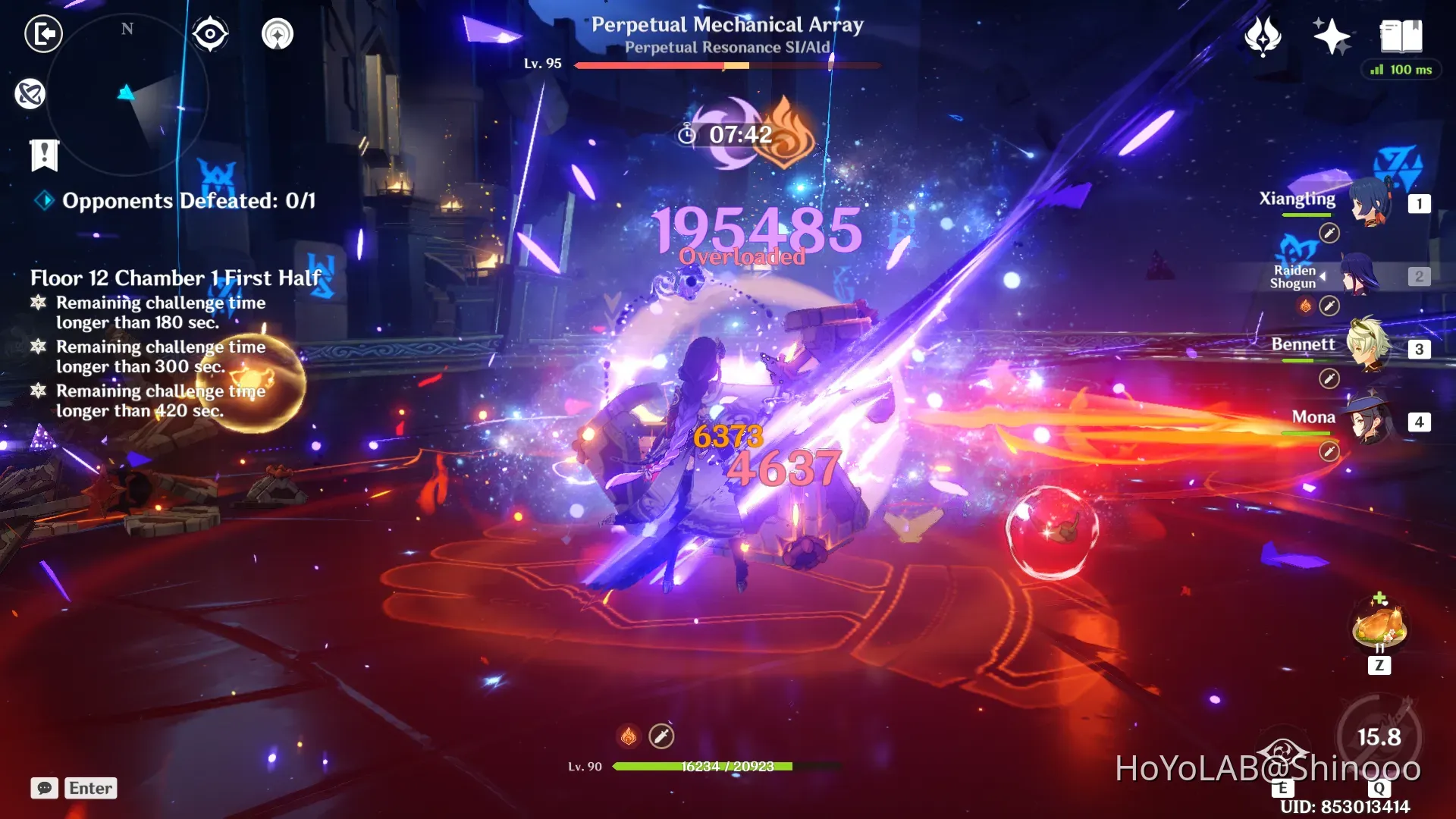1456x819 pixels.
Task: Open the Events flame-shaped icon
Action: pos(1263,36)
